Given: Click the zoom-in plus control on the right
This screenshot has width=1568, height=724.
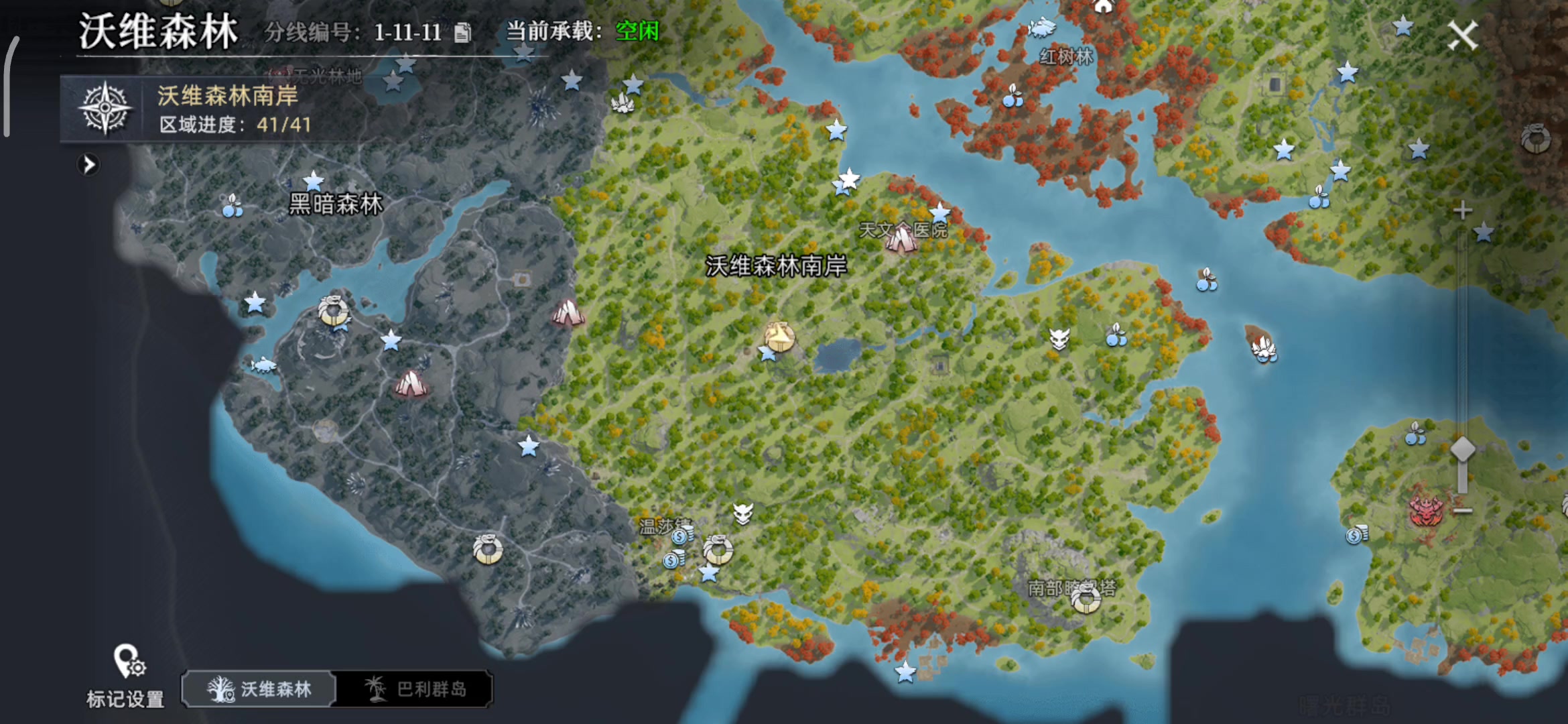Looking at the screenshot, I should pyautogui.click(x=1461, y=210).
